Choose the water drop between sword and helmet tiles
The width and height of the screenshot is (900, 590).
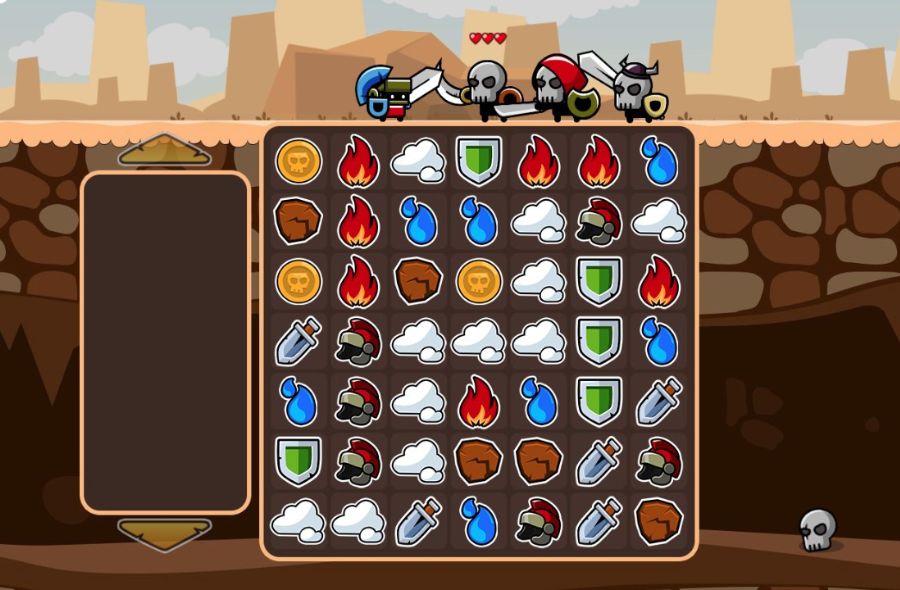pyautogui.click(x=478, y=522)
